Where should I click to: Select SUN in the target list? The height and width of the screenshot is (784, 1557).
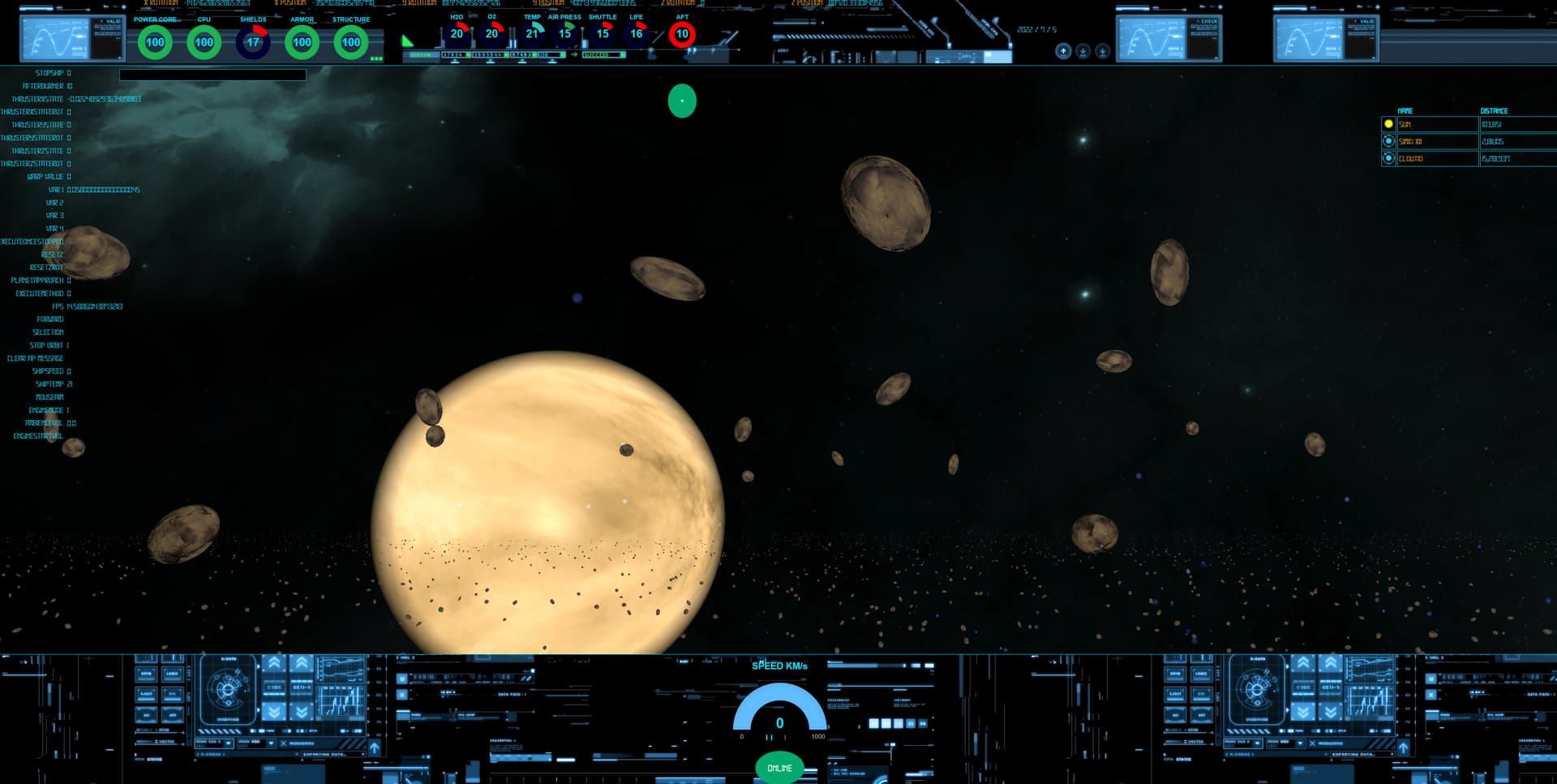(1437, 124)
